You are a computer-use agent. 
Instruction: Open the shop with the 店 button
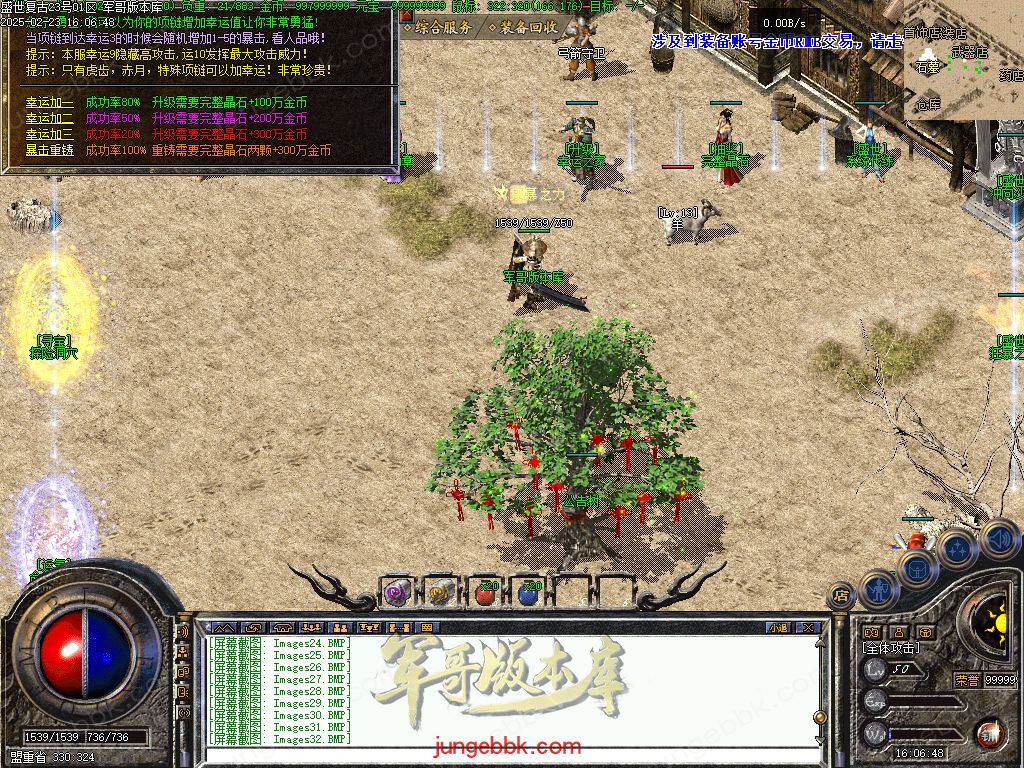click(x=841, y=597)
